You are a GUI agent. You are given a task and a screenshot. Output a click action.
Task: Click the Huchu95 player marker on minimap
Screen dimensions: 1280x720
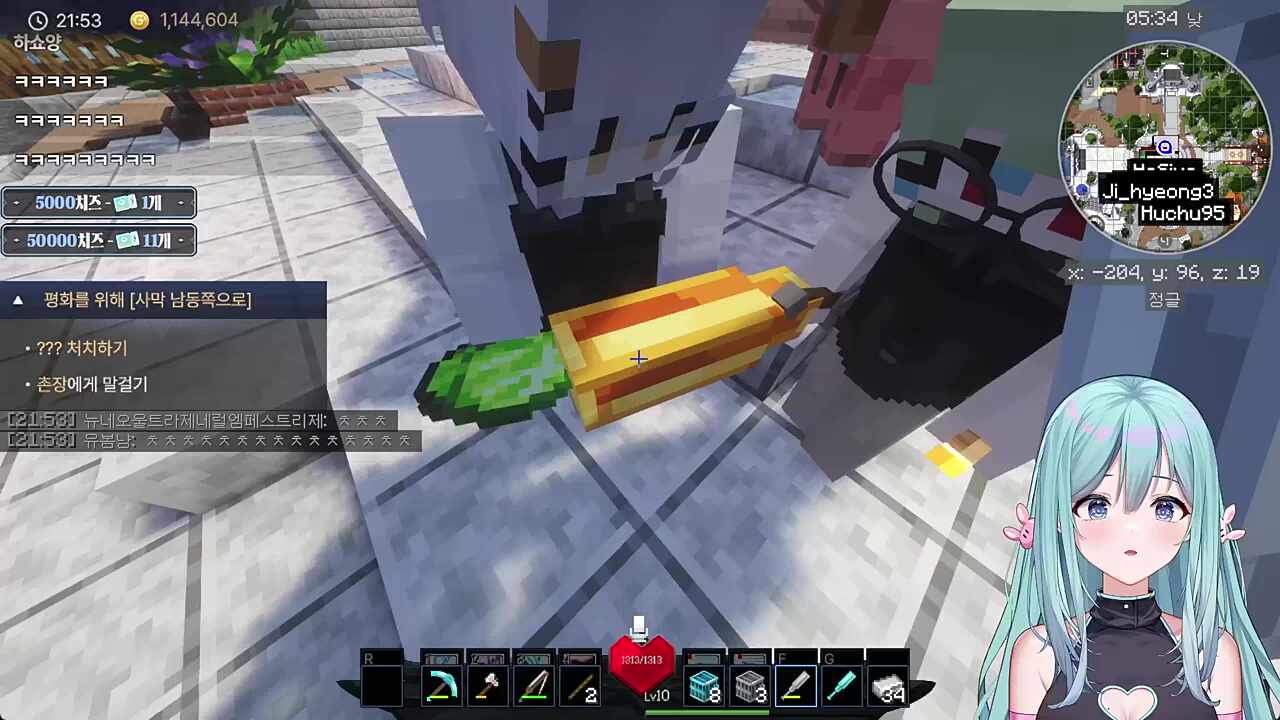pyautogui.click(x=1187, y=213)
